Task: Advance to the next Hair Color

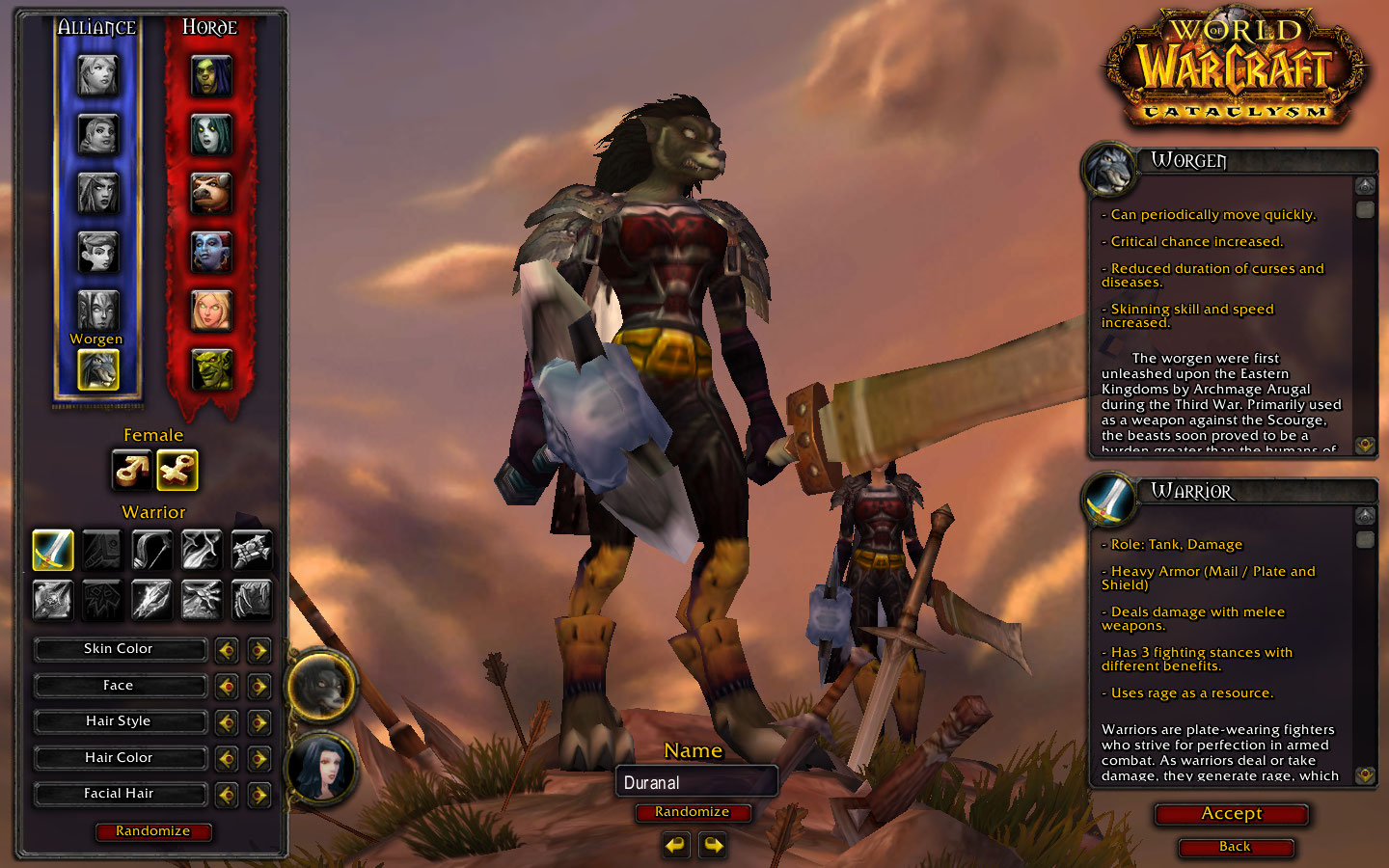Action: click(x=259, y=759)
